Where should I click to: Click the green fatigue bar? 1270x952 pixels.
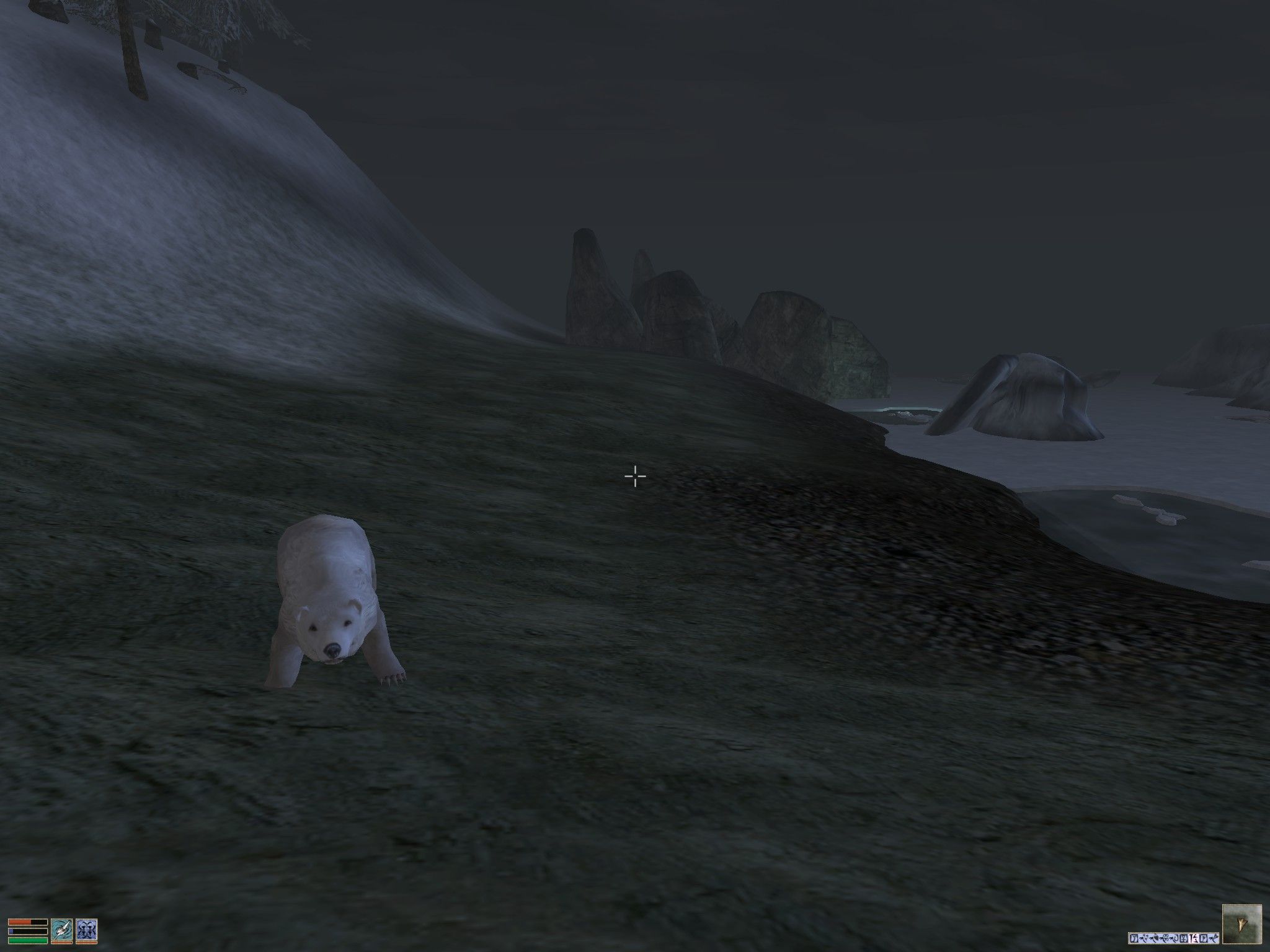click(28, 941)
